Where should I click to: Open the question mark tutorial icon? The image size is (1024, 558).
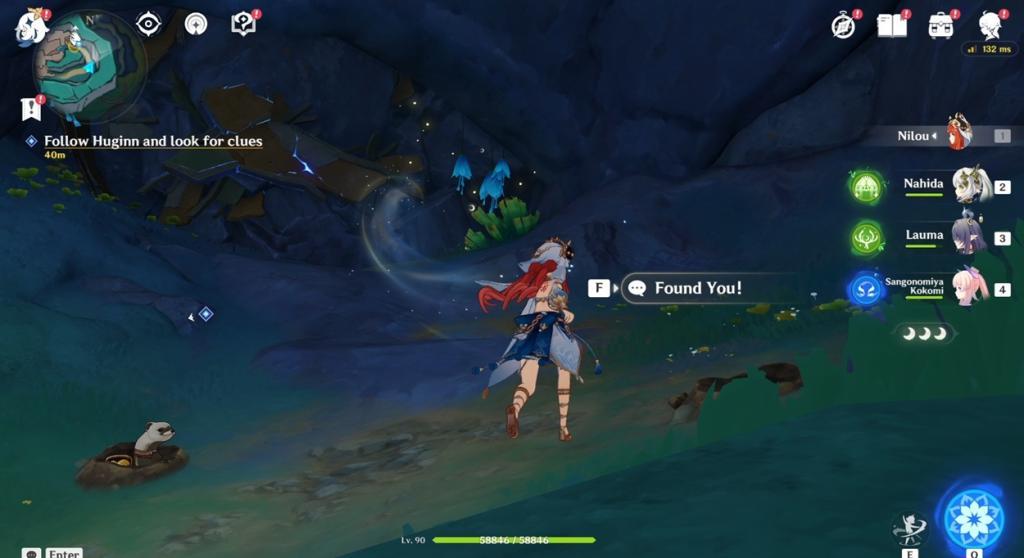(x=243, y=23)
